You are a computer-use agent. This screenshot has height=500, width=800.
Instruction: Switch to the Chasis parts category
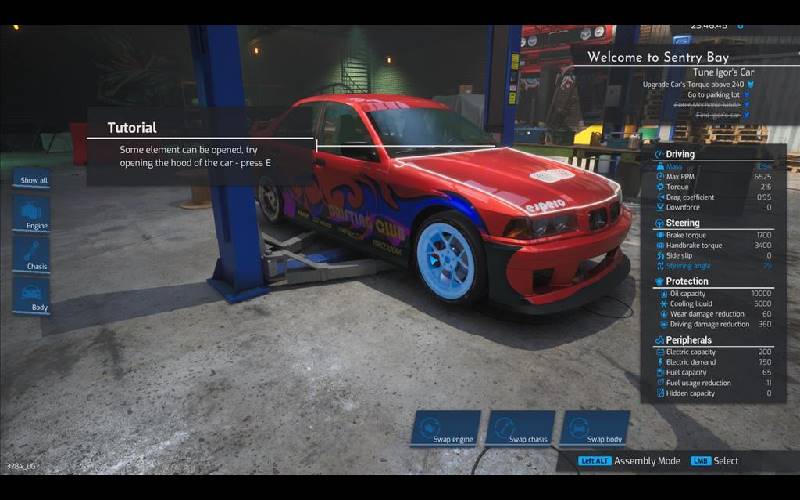[x=31, y=255]
